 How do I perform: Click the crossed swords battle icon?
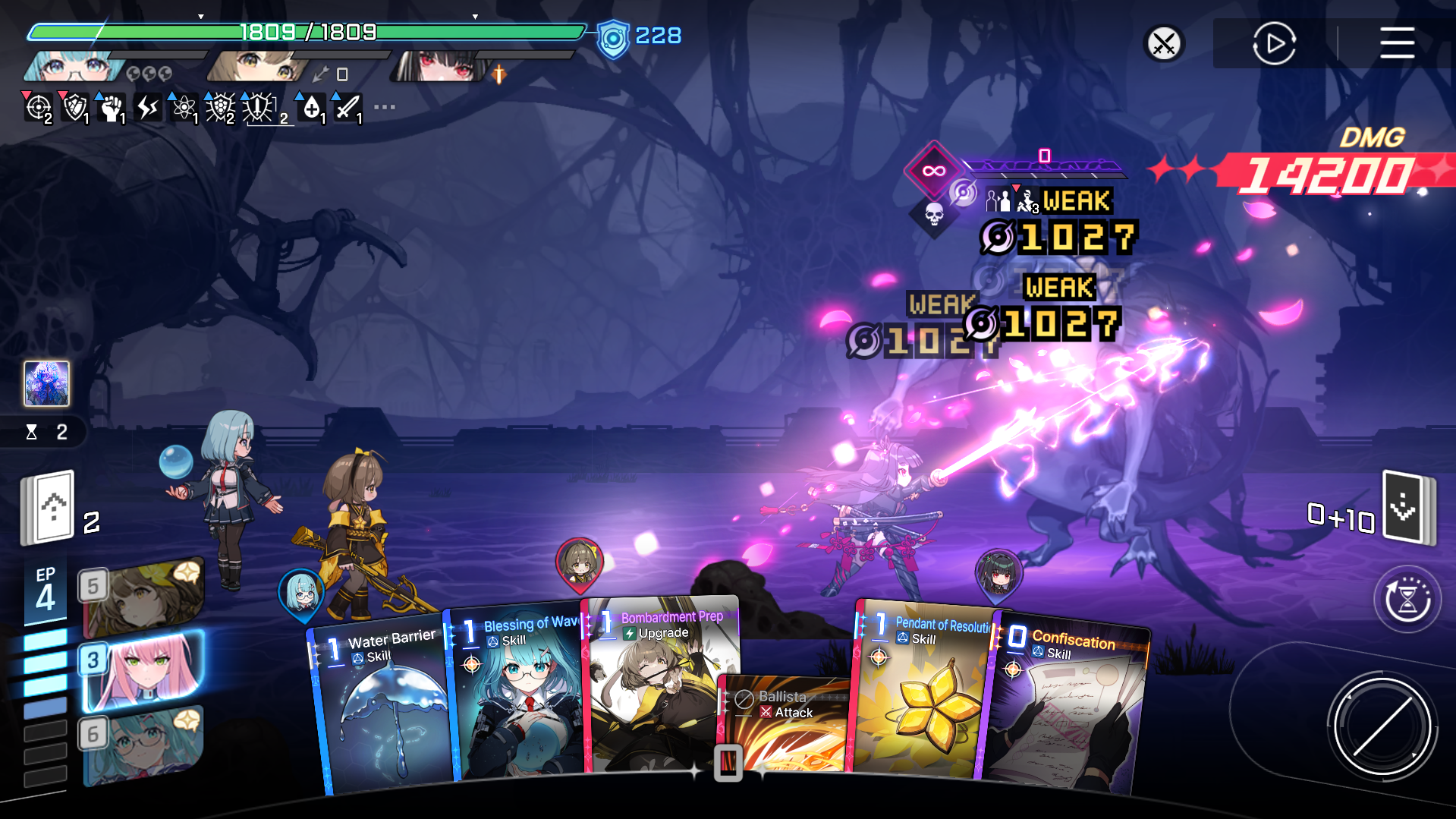click(x=1164, y=43)
